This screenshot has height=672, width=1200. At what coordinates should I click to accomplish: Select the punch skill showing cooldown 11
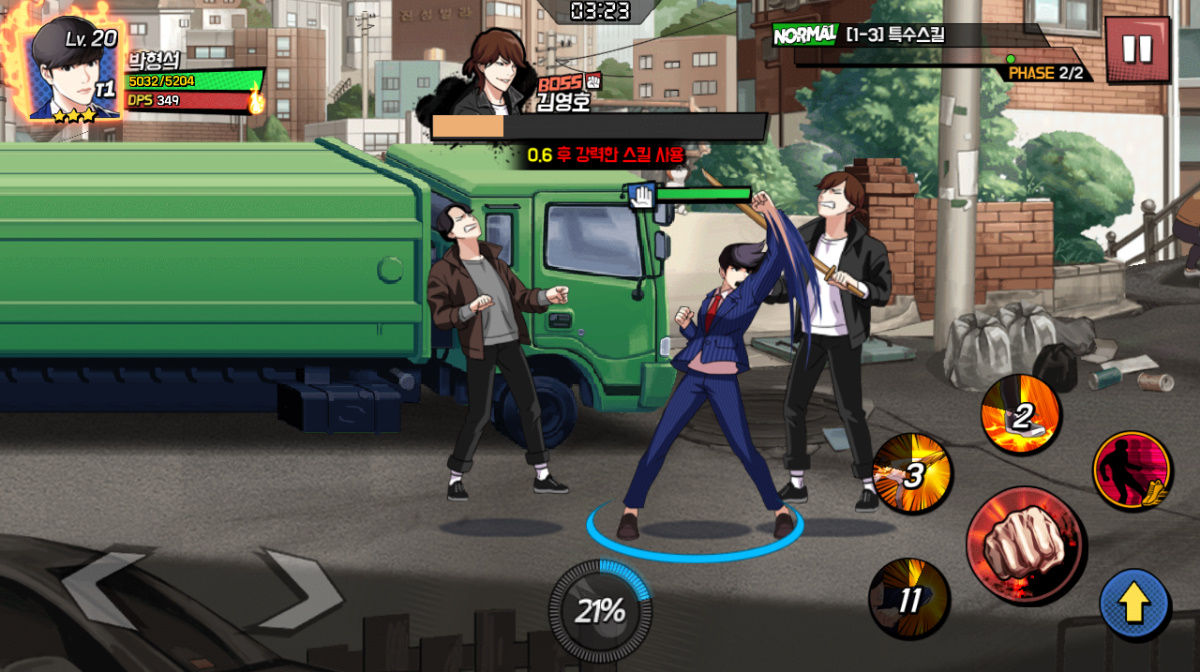(909, 598)
